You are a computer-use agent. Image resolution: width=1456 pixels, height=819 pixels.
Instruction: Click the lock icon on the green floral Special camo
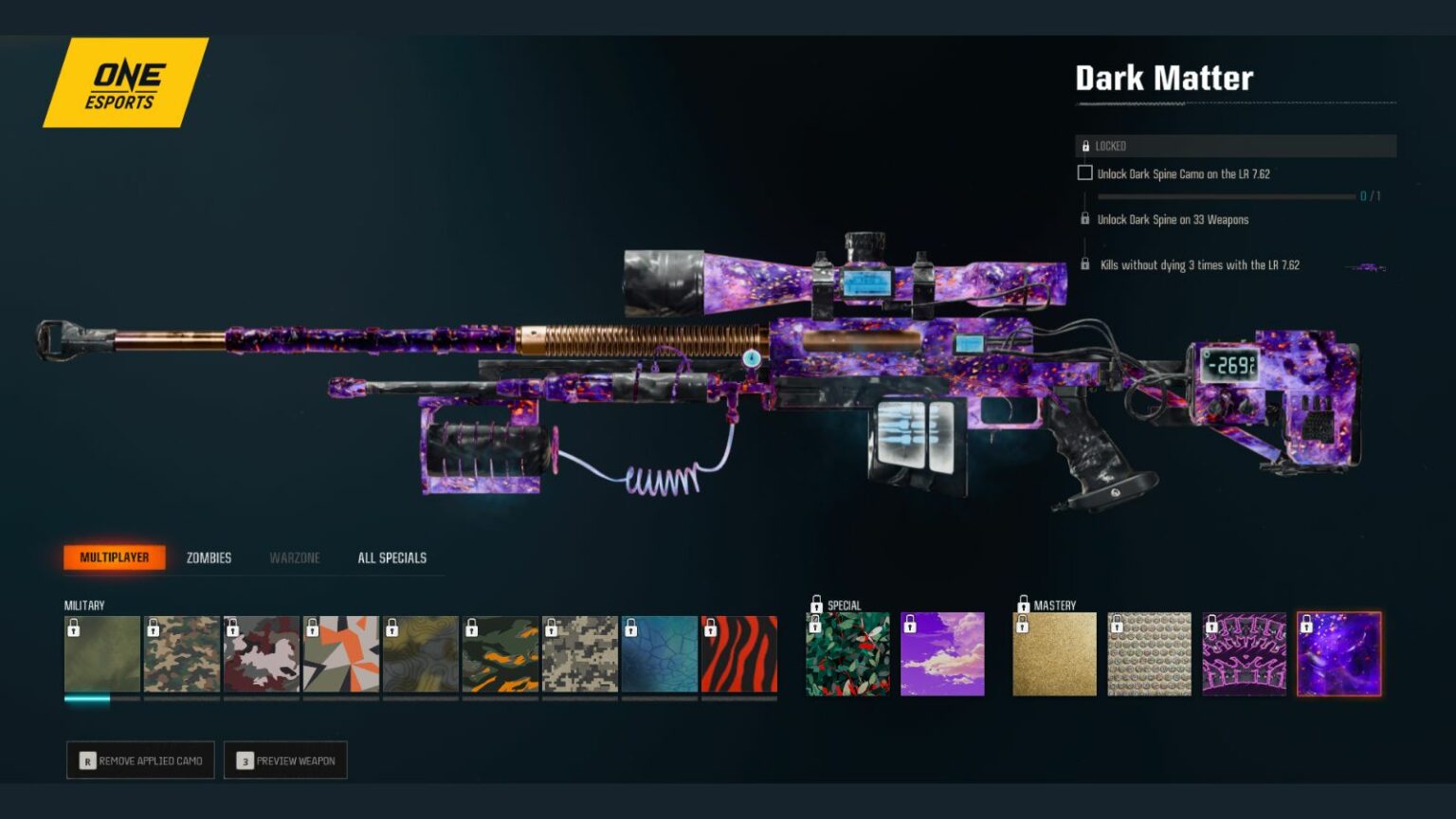coord(817,626)
